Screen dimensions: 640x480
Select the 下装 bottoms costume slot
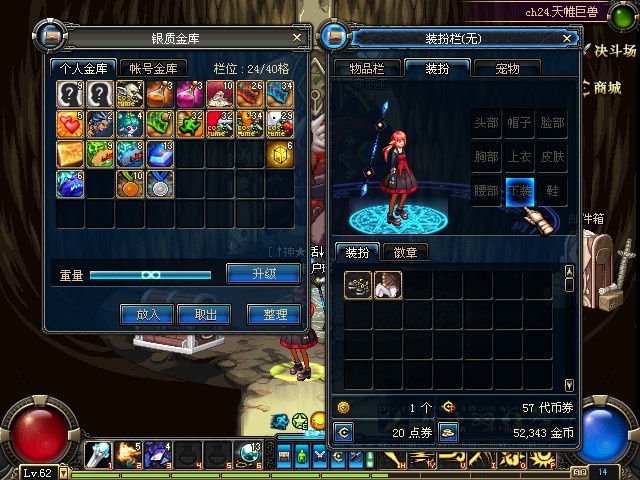pos(519,189)
